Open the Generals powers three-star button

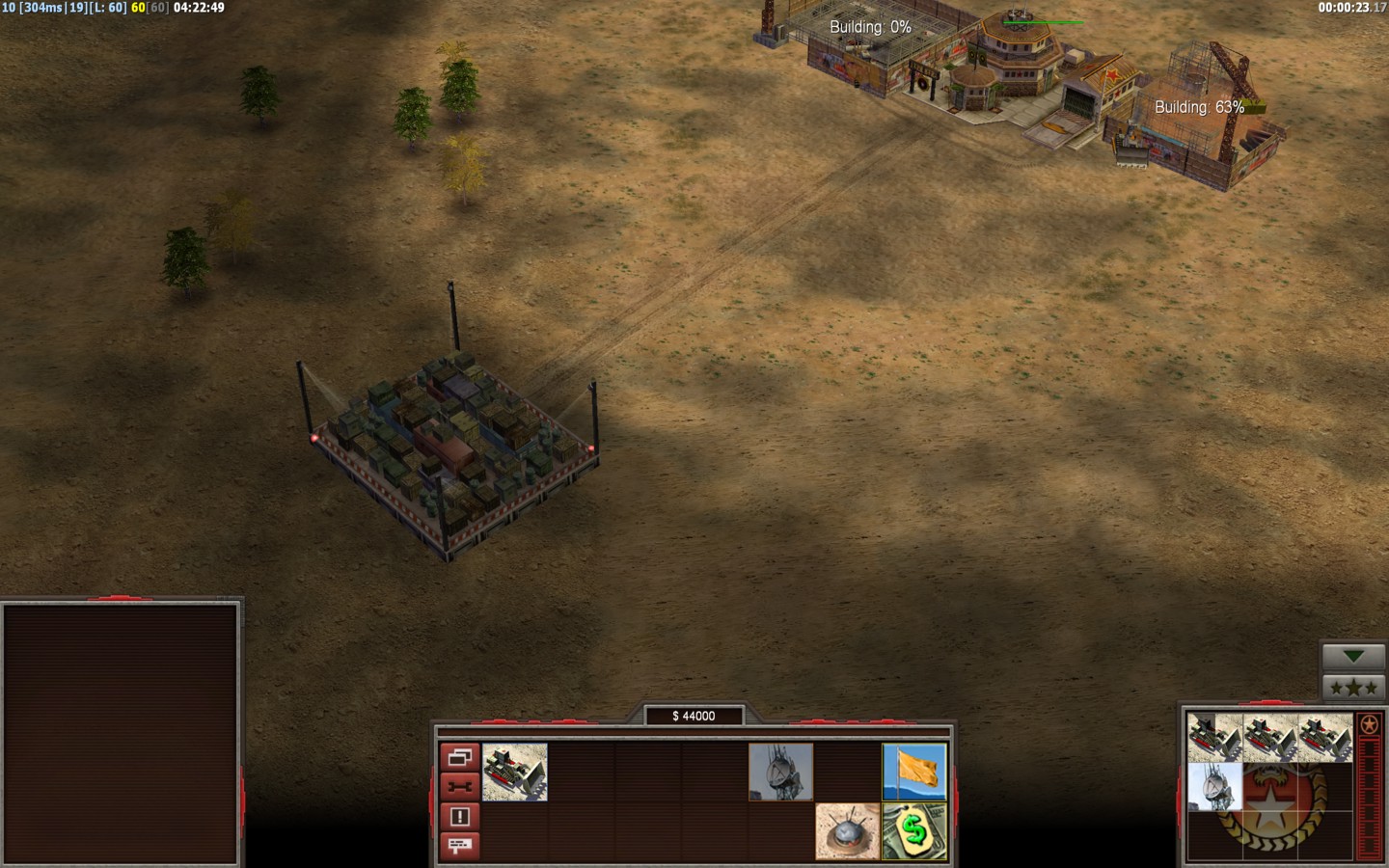coord(1353,688)
